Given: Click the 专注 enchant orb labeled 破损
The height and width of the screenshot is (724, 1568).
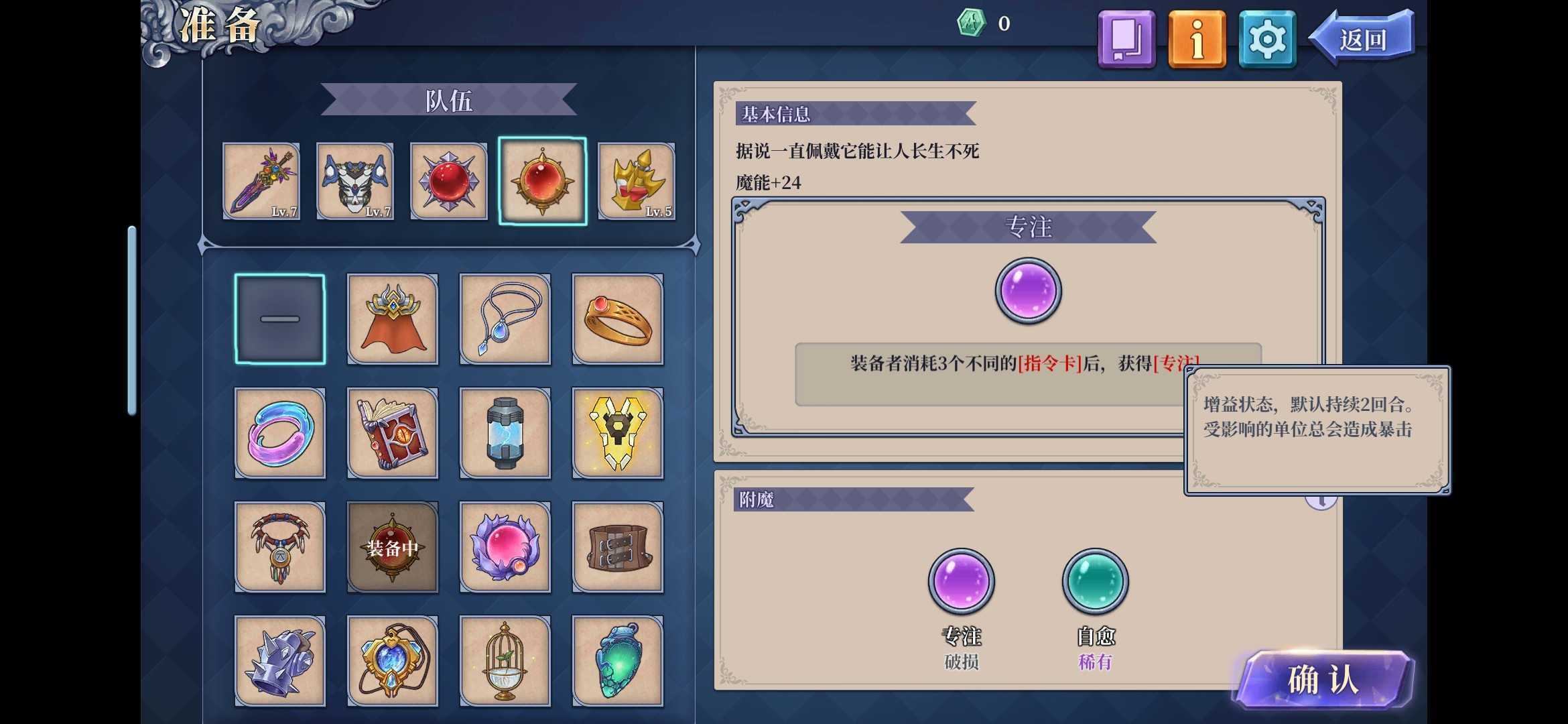Looking at the screenshot, I should pyautogui.click(x=961, y=582).
